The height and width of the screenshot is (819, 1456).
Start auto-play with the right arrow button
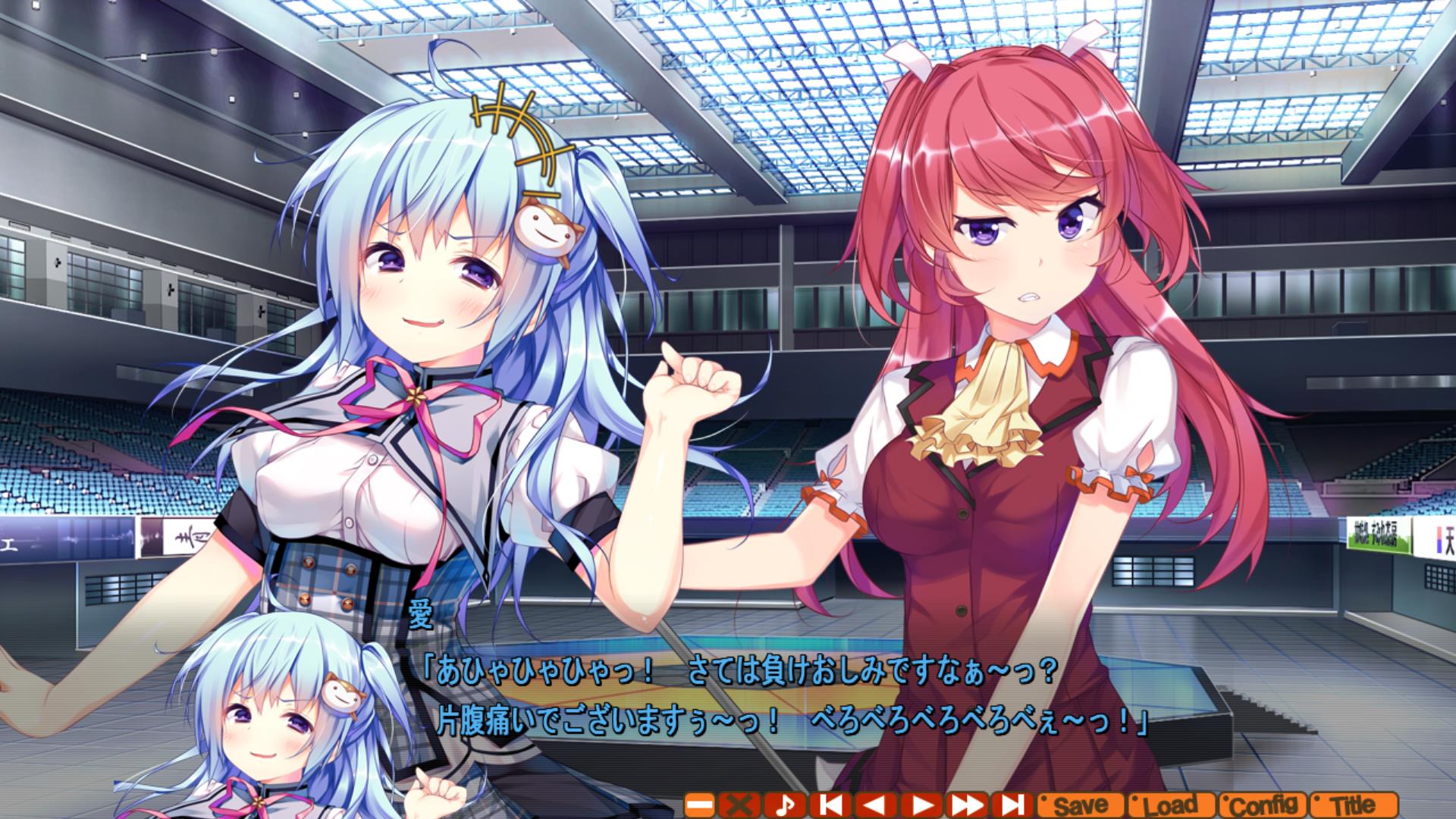click(921, 805)
